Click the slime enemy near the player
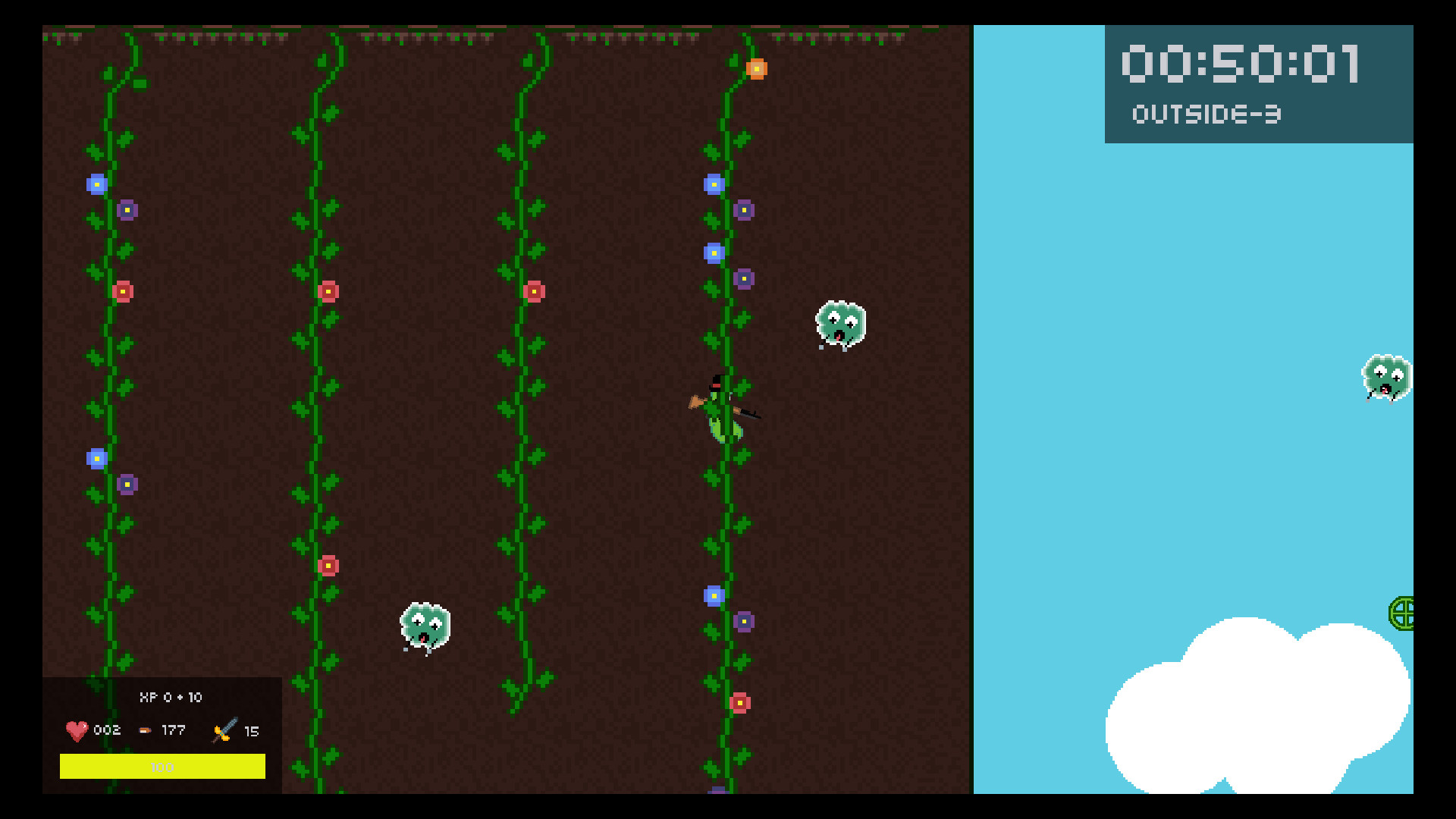 coord(839,322)
